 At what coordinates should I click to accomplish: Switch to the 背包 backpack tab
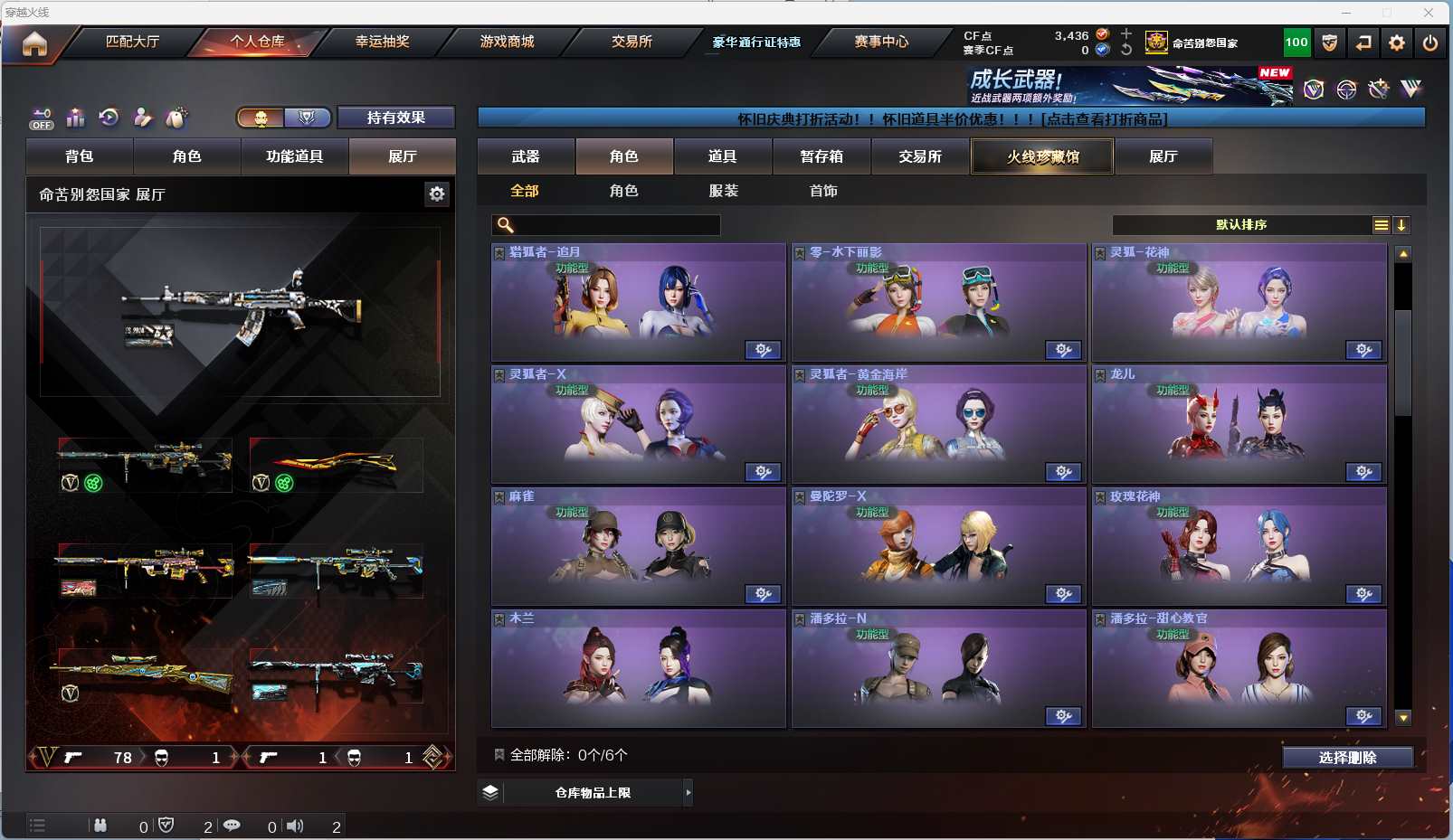(80, 156)
